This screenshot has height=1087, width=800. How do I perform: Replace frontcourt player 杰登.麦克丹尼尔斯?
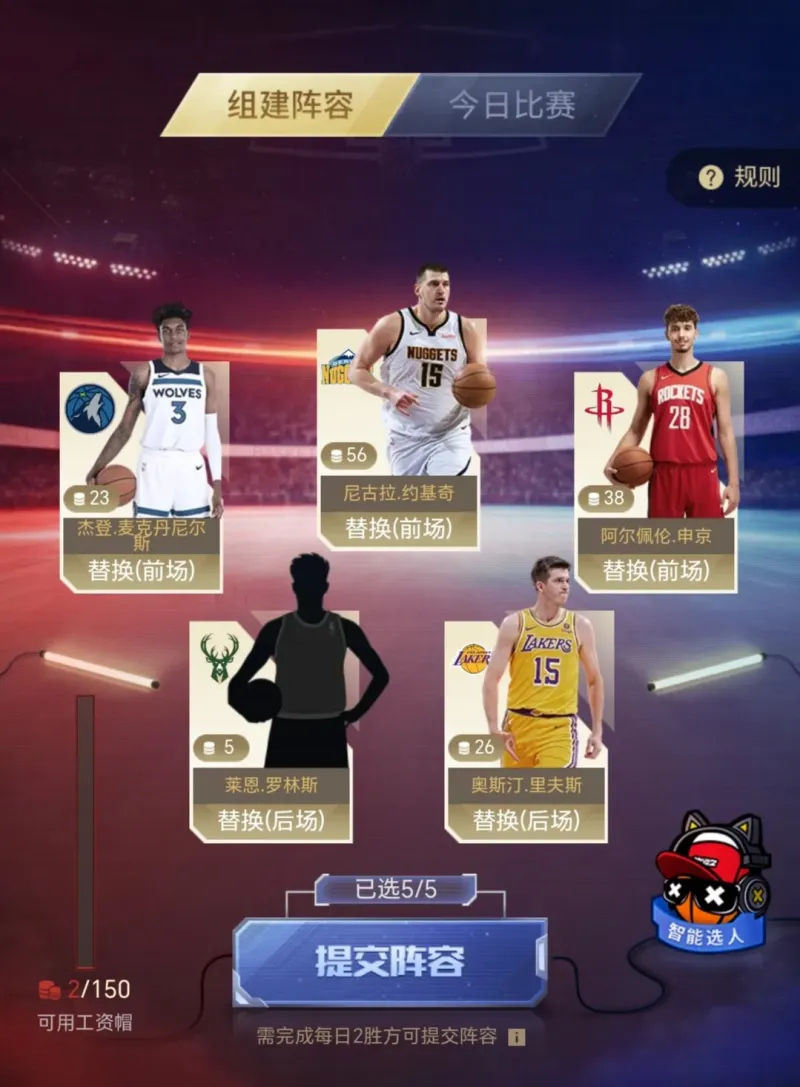point(141,571)
